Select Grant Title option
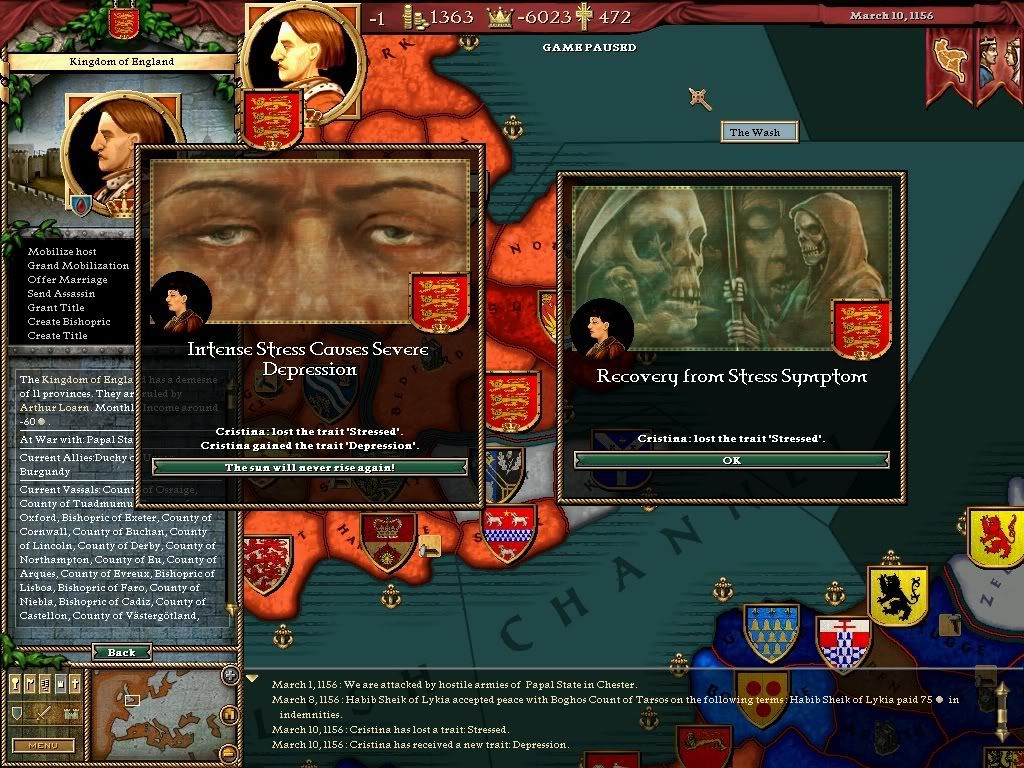The height and width of the screenshot is (768, 1024). coord(56,307)
